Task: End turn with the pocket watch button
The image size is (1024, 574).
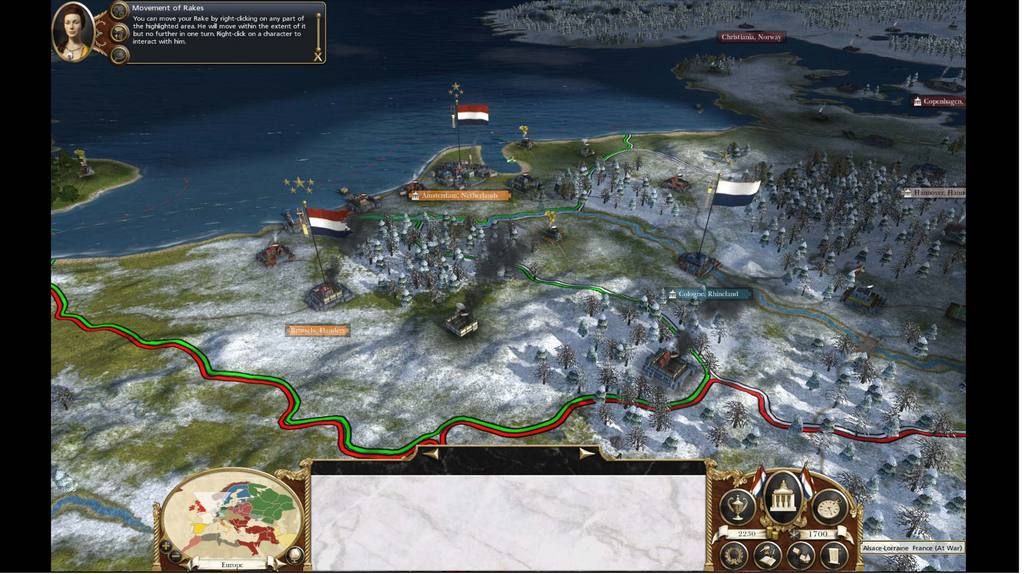Action: tap(829, 507)
